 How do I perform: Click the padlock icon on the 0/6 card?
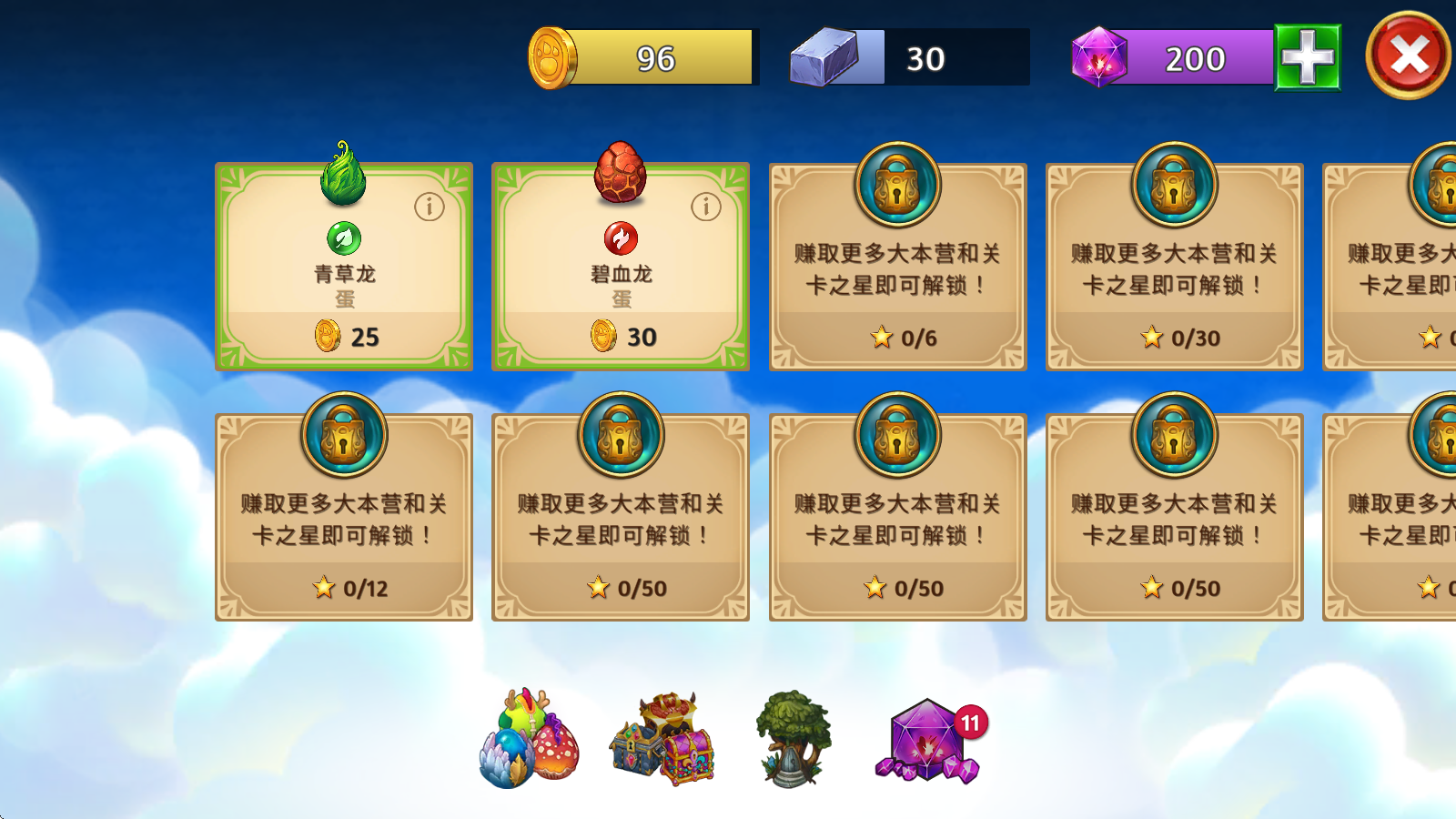click(897, 185)
